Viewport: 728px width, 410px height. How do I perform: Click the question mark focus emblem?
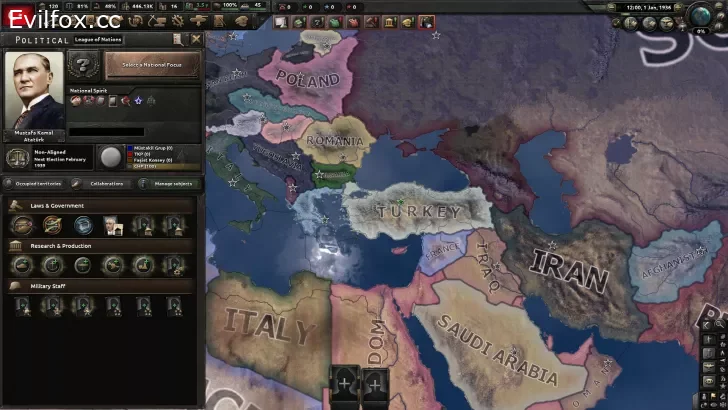point(84,66)
